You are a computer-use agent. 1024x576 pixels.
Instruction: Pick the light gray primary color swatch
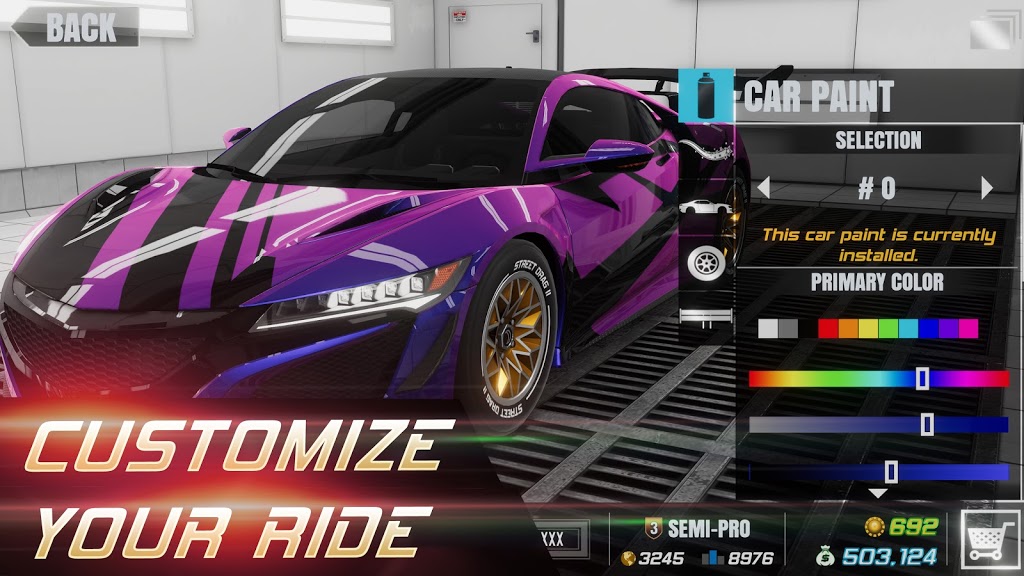click(x=768, y=328)
